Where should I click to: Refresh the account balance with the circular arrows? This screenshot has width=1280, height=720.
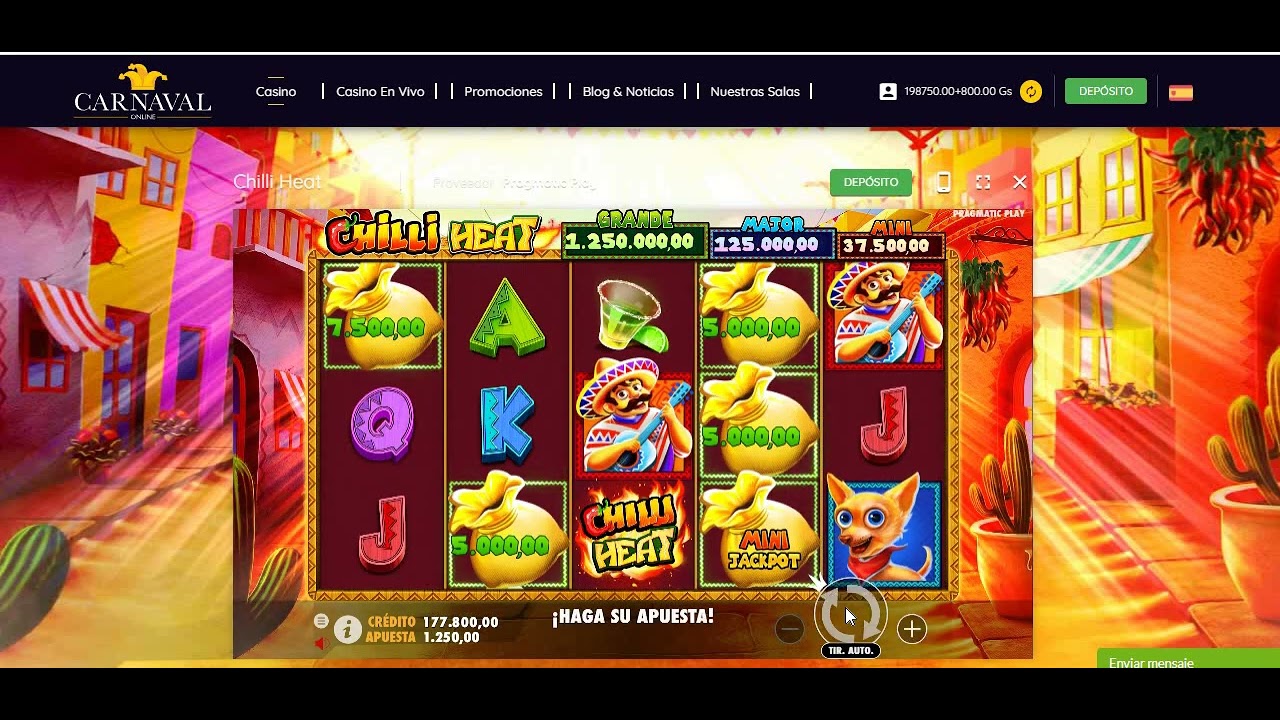(x=1030, y=91)
